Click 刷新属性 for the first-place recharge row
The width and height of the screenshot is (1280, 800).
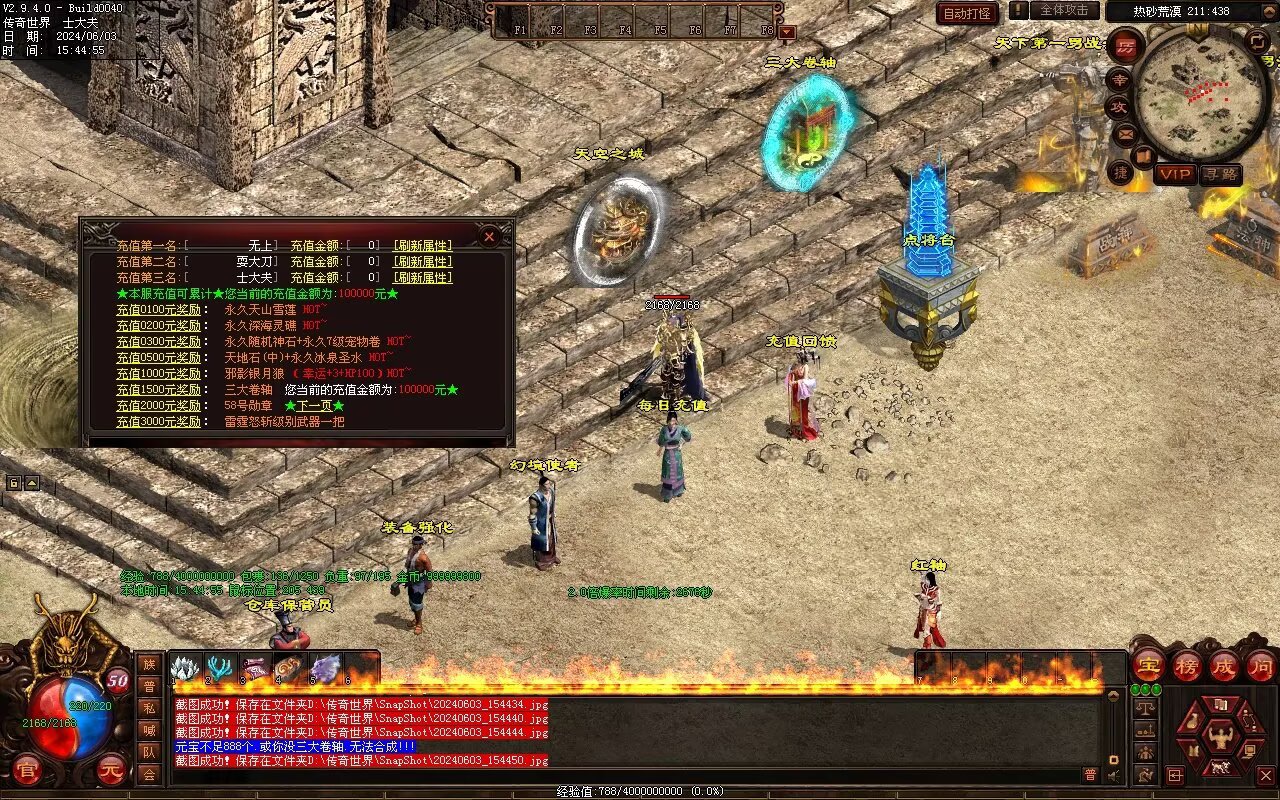pyautogui.click(x=422, y=245)
